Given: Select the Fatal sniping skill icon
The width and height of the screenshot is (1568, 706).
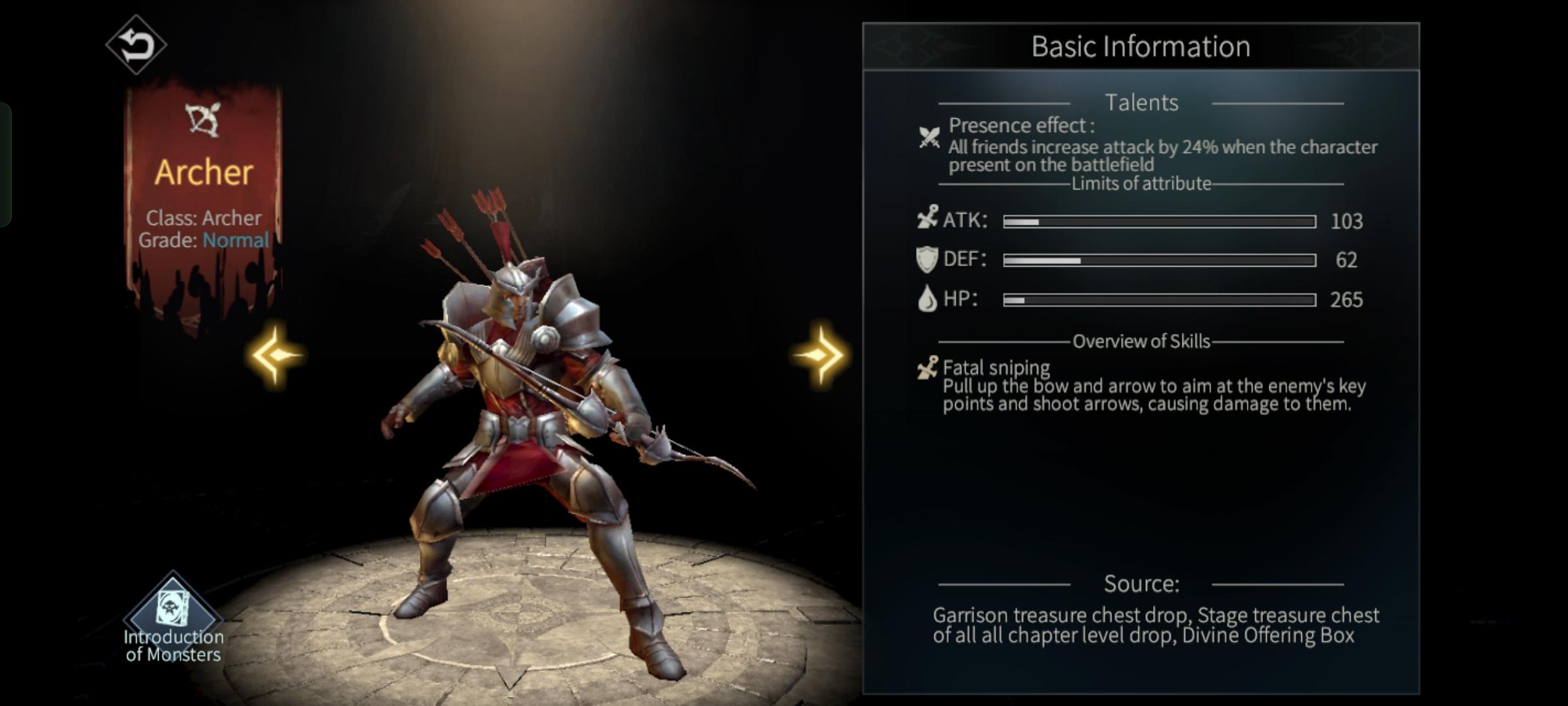Looking at the screenshot, I should click(x=927, y=368).
